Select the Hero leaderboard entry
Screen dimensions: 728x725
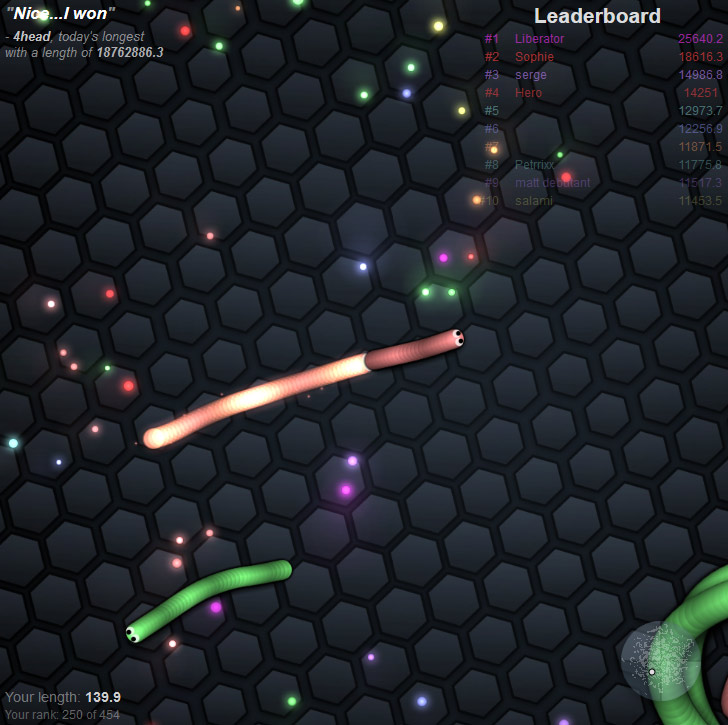528,93
